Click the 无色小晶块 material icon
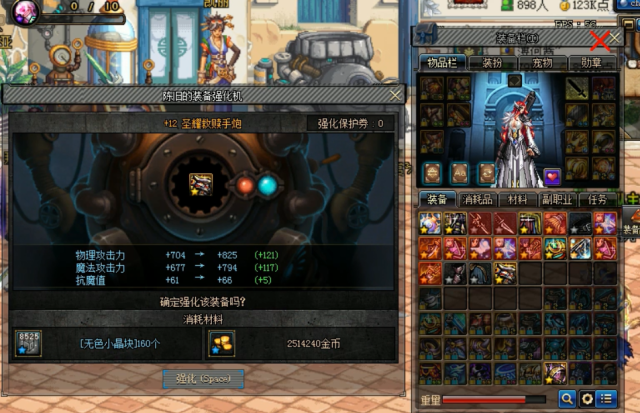 click(x=28, y=343)
